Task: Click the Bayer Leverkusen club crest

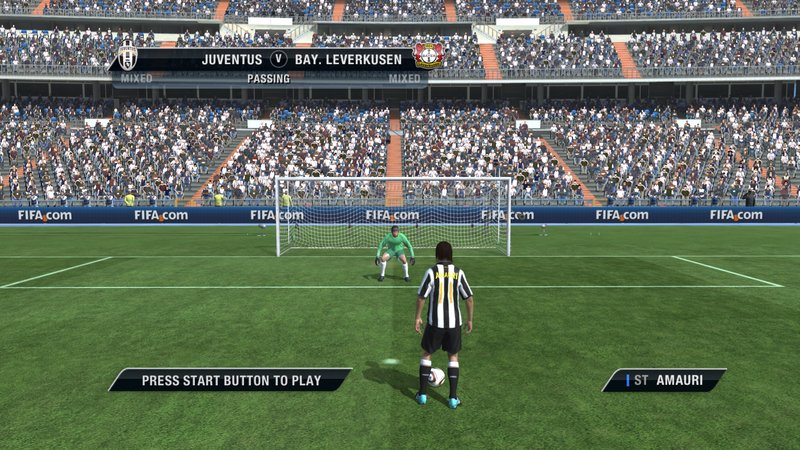Action: [428, 57]
